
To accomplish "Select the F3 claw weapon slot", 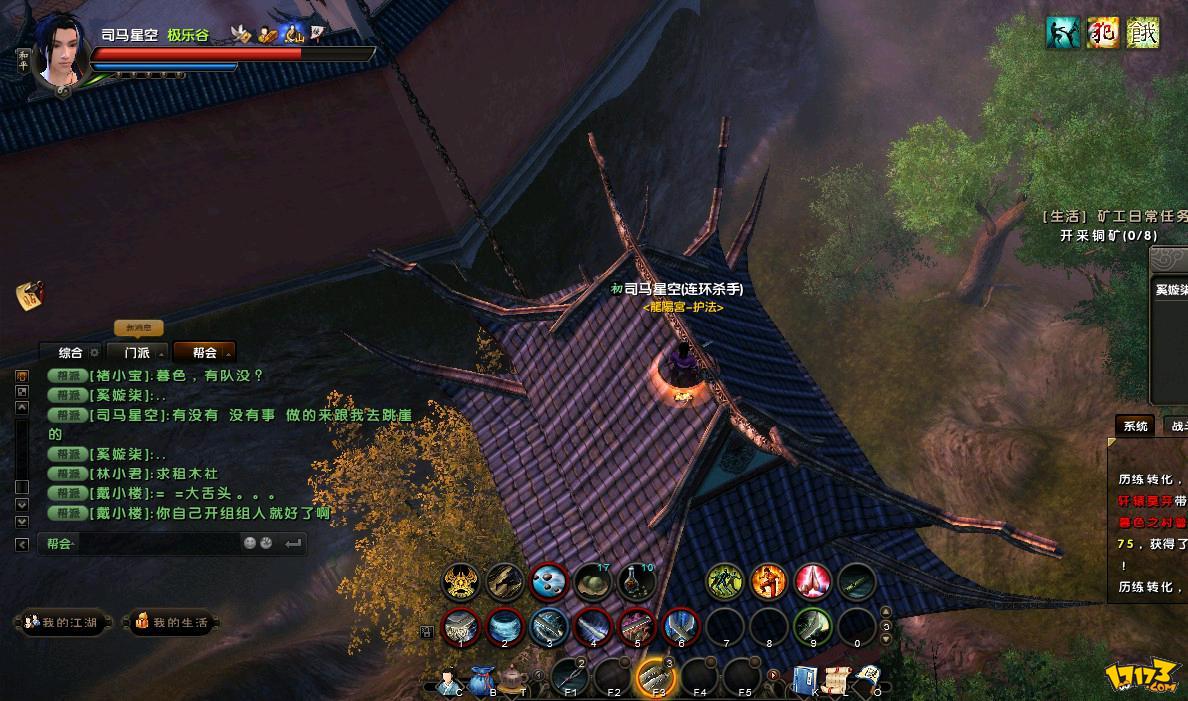I will point(657,678).
